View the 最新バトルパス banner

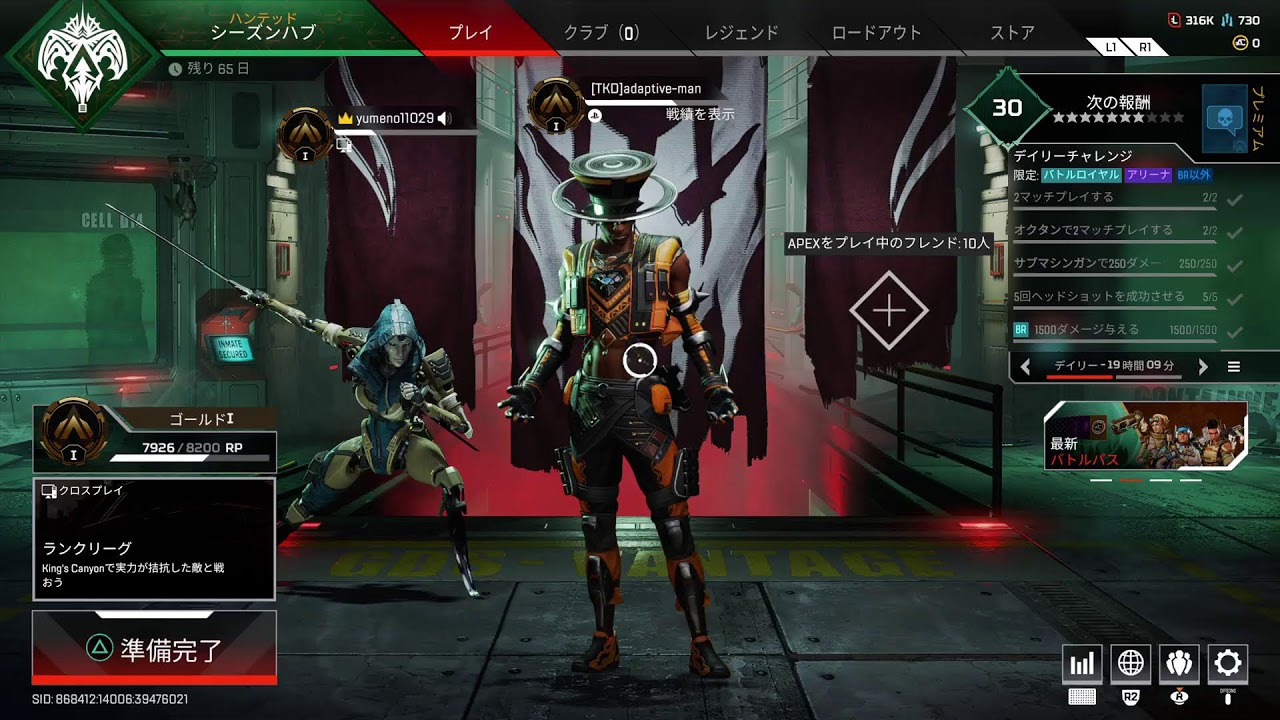1146,436
